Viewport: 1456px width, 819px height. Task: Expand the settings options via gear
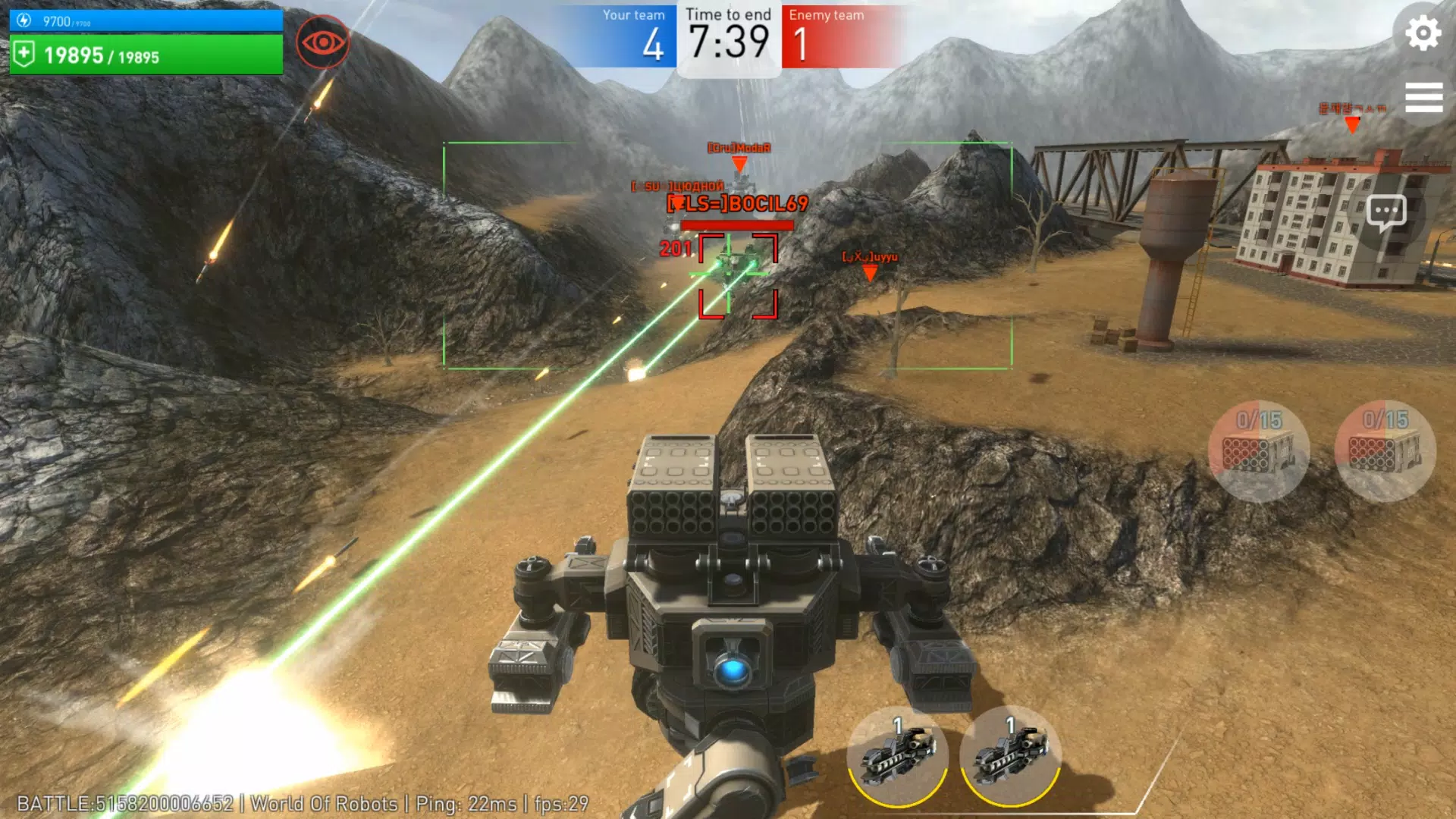[1424, 33]
